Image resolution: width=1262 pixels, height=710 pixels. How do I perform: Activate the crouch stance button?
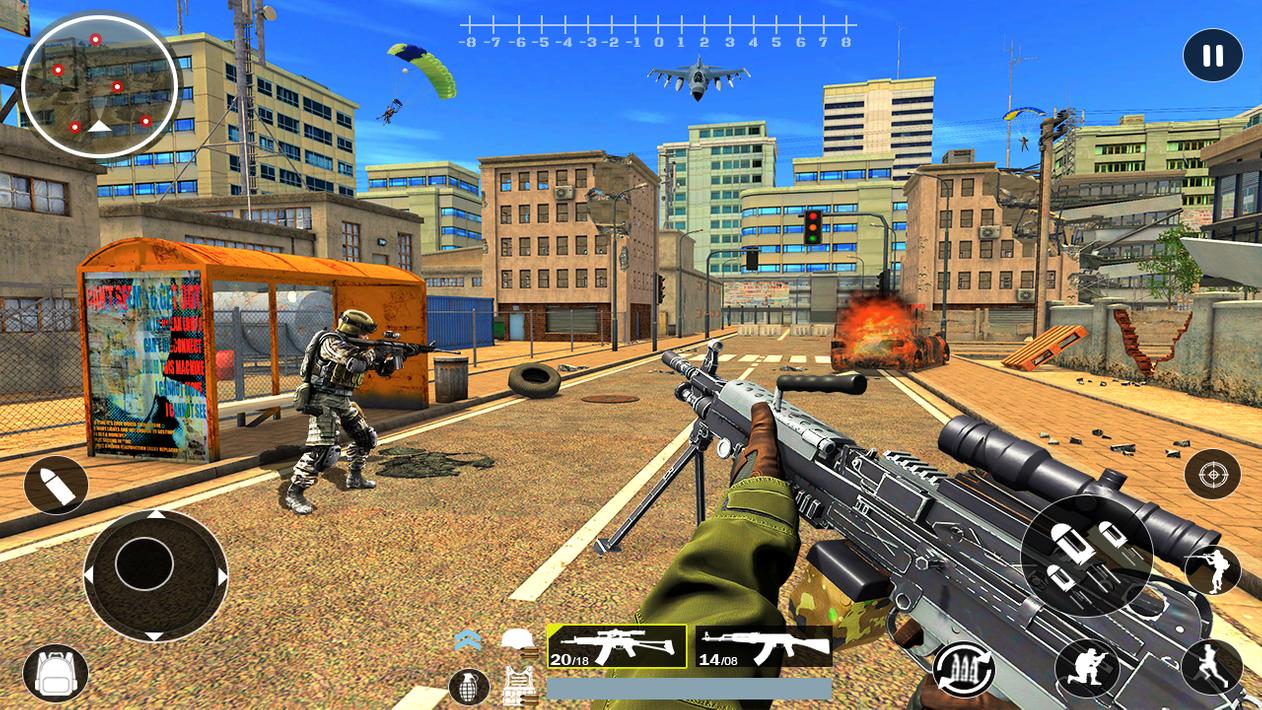pyautogui.click(x=1087, y=668)
